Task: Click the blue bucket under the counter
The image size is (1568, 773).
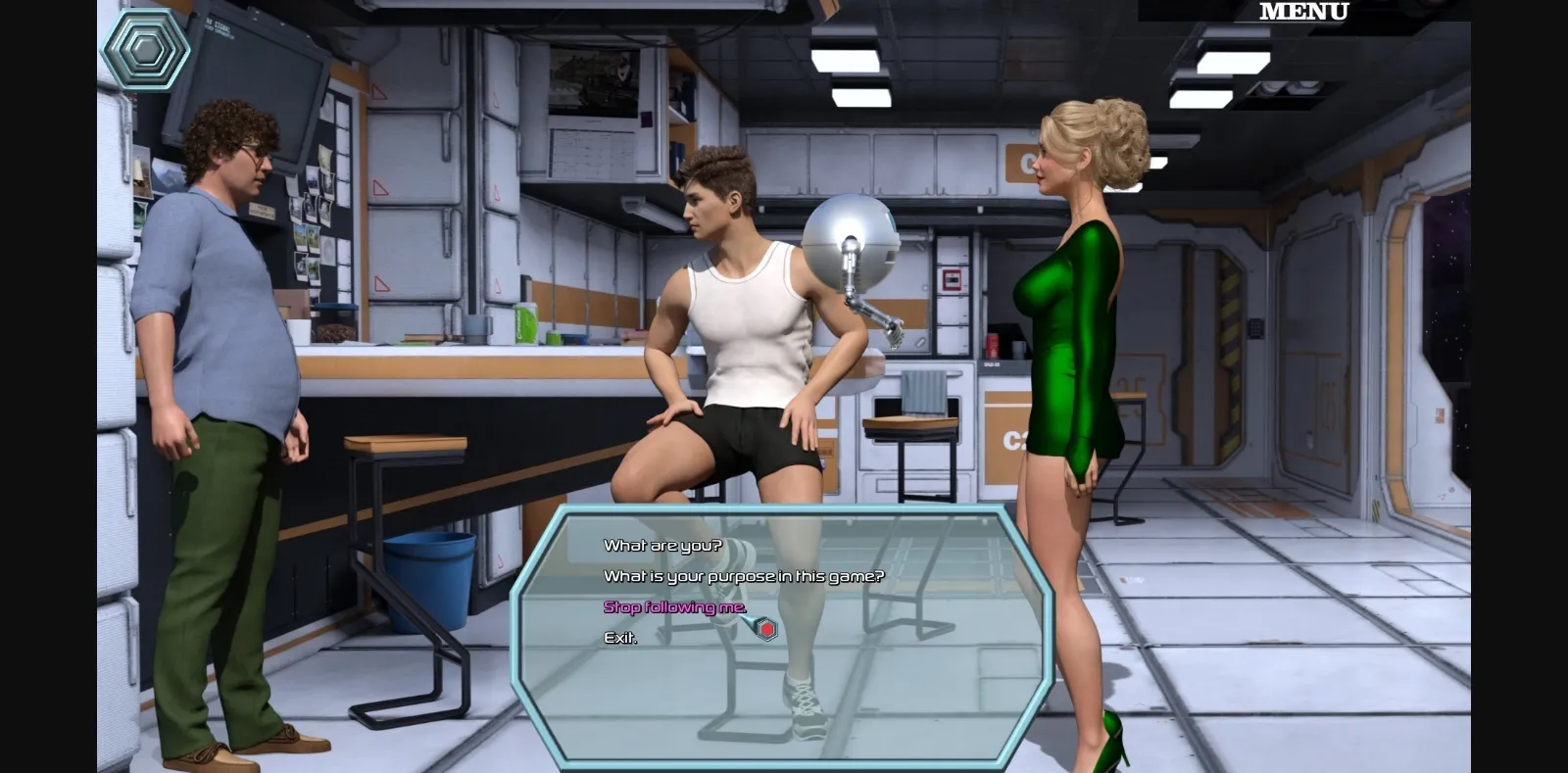Action: click(429, 578)
